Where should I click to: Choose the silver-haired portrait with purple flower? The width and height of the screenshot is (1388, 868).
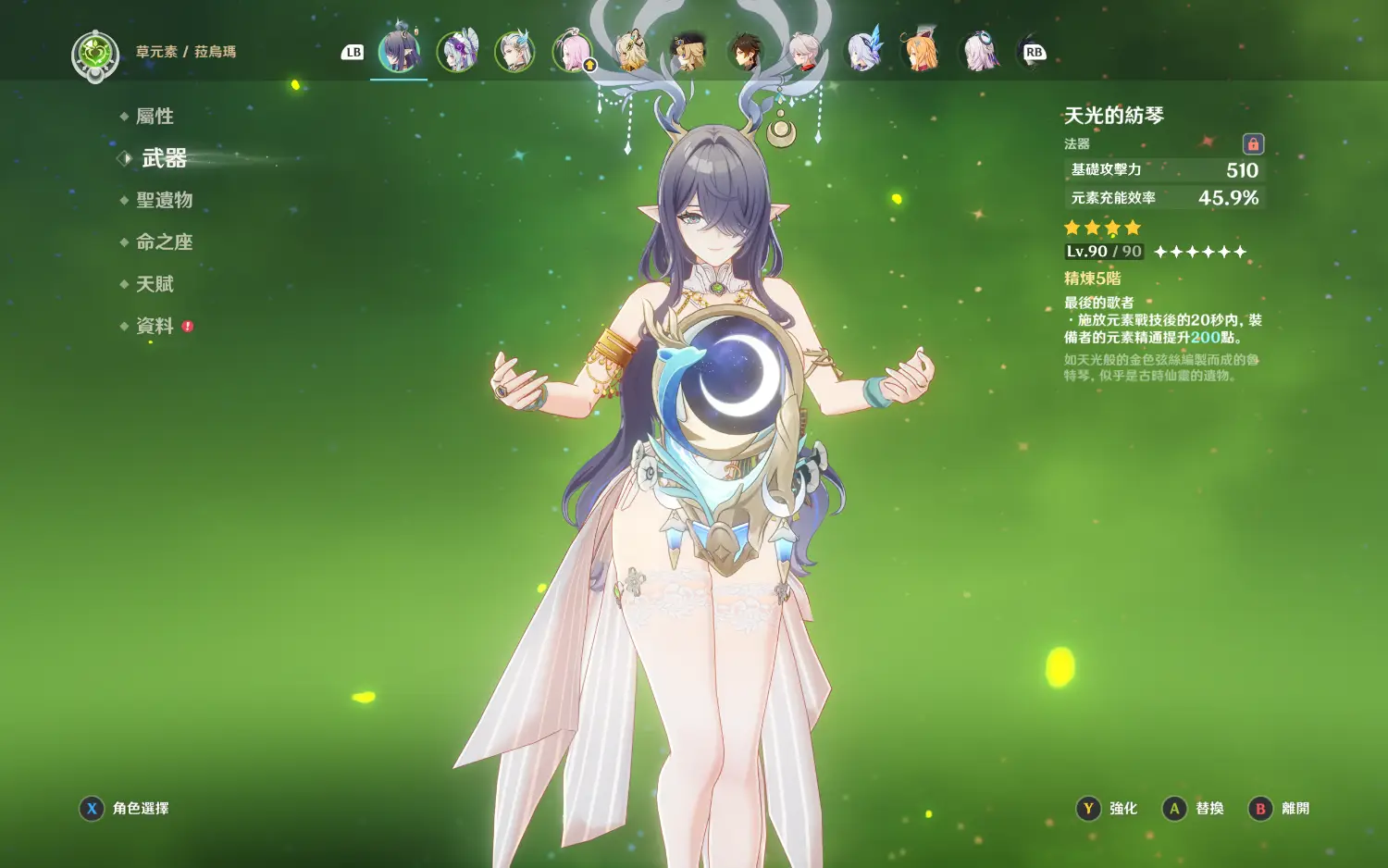(x=457, y=52)
